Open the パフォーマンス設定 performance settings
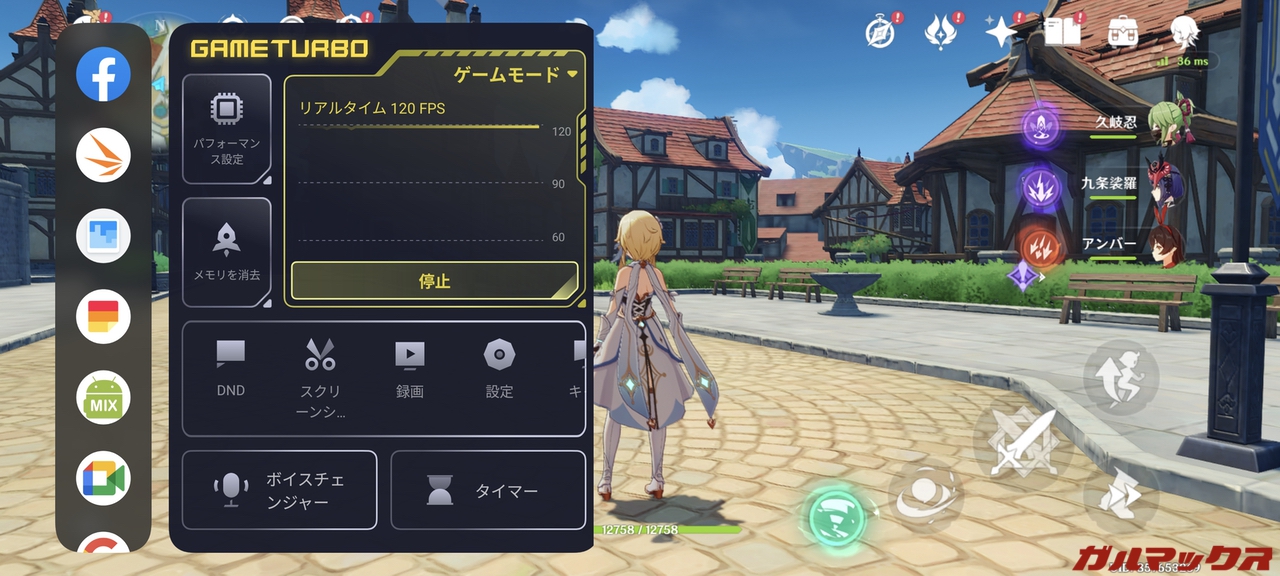Screen dimensions: 1280x576 point(227,128)
